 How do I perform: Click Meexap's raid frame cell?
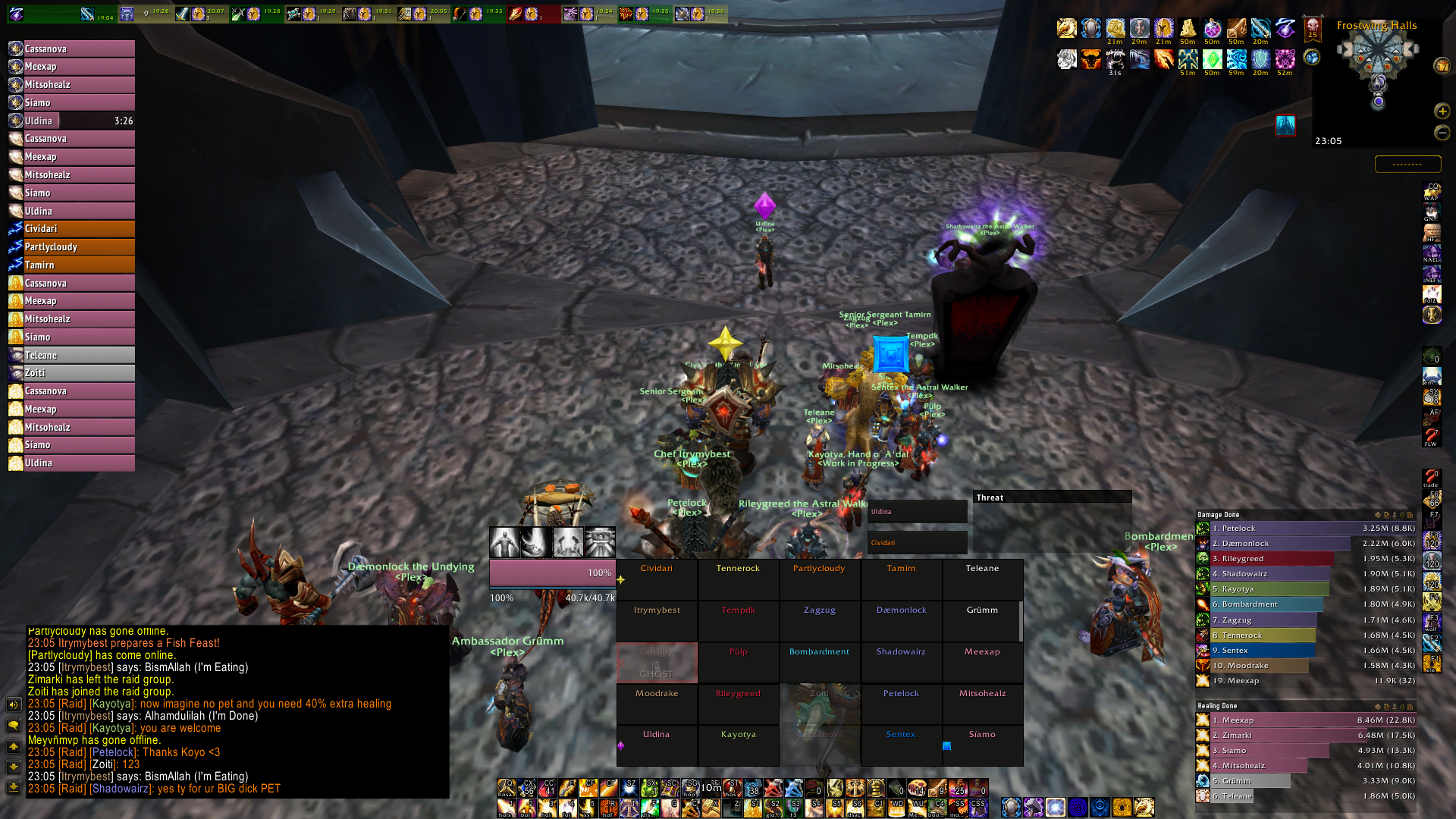982,662
